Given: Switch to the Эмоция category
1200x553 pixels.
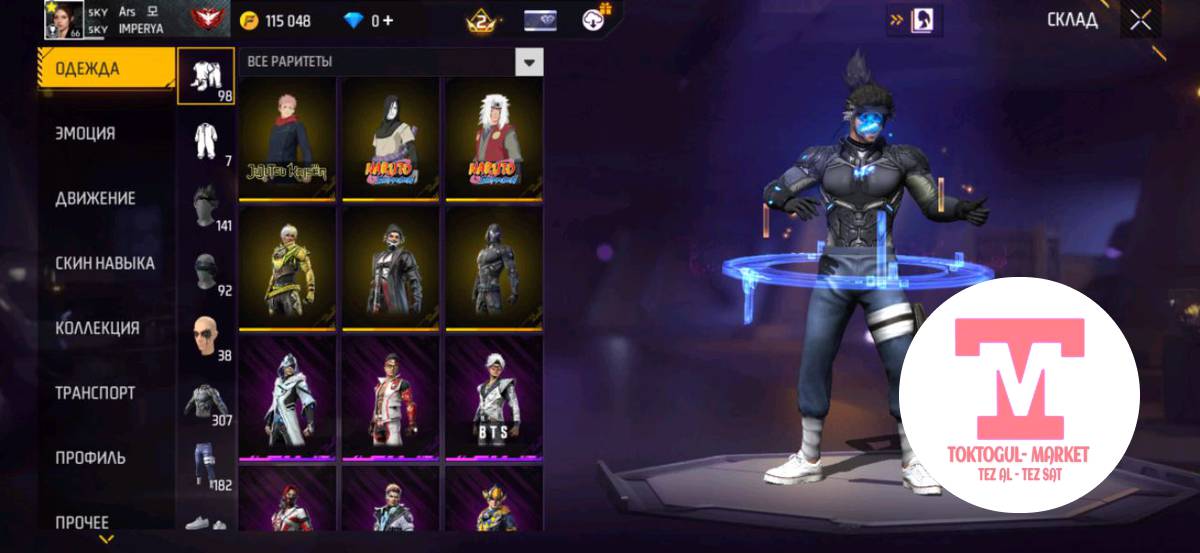Looking at the screenshot, I should click(85, 134).
